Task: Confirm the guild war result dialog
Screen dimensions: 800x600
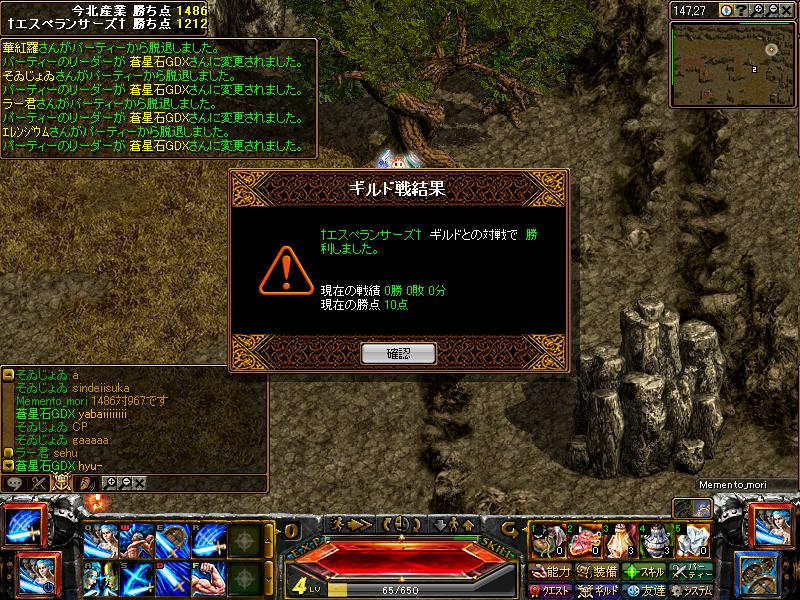Action: pyautogui.click(x=399, y=353)
